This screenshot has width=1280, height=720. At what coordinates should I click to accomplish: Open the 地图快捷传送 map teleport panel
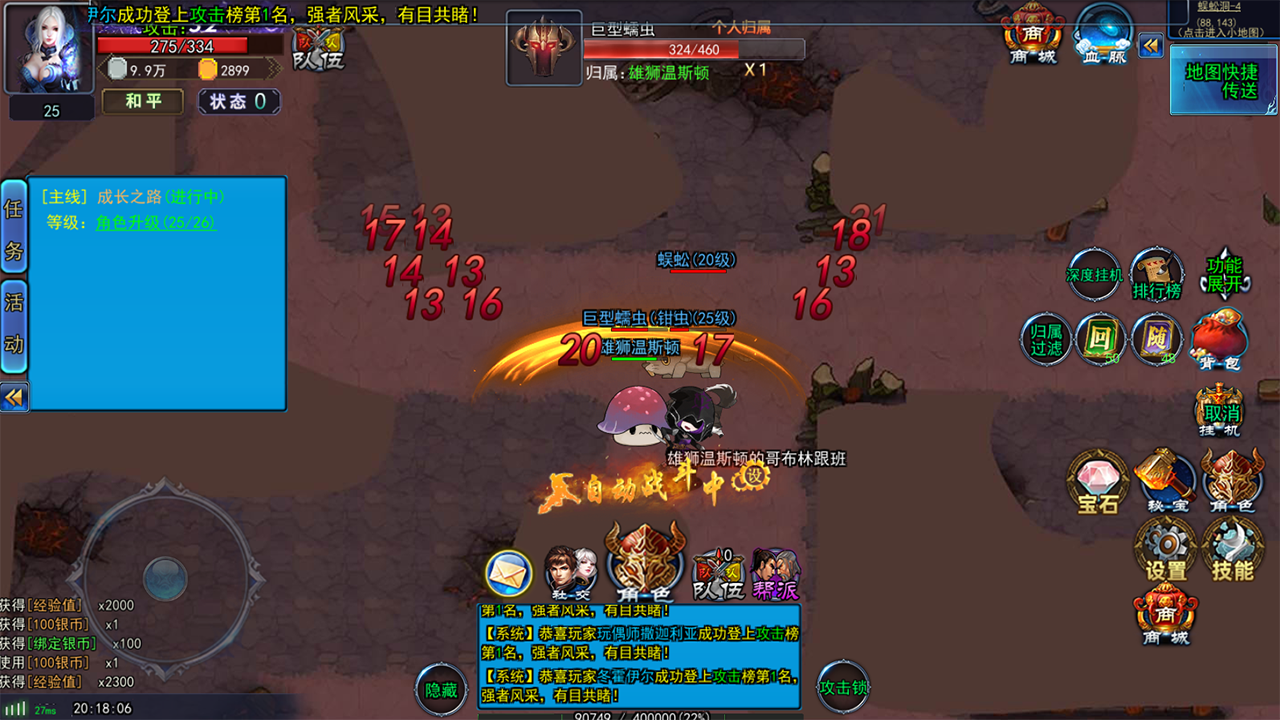pos(1223,81)
